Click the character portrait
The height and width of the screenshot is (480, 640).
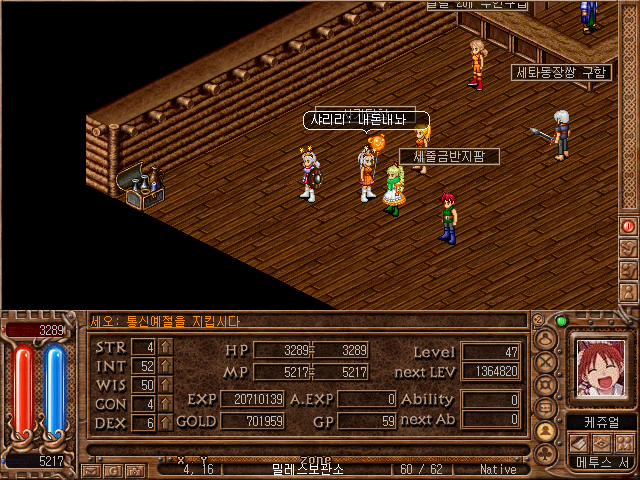[x=602, y=367]
